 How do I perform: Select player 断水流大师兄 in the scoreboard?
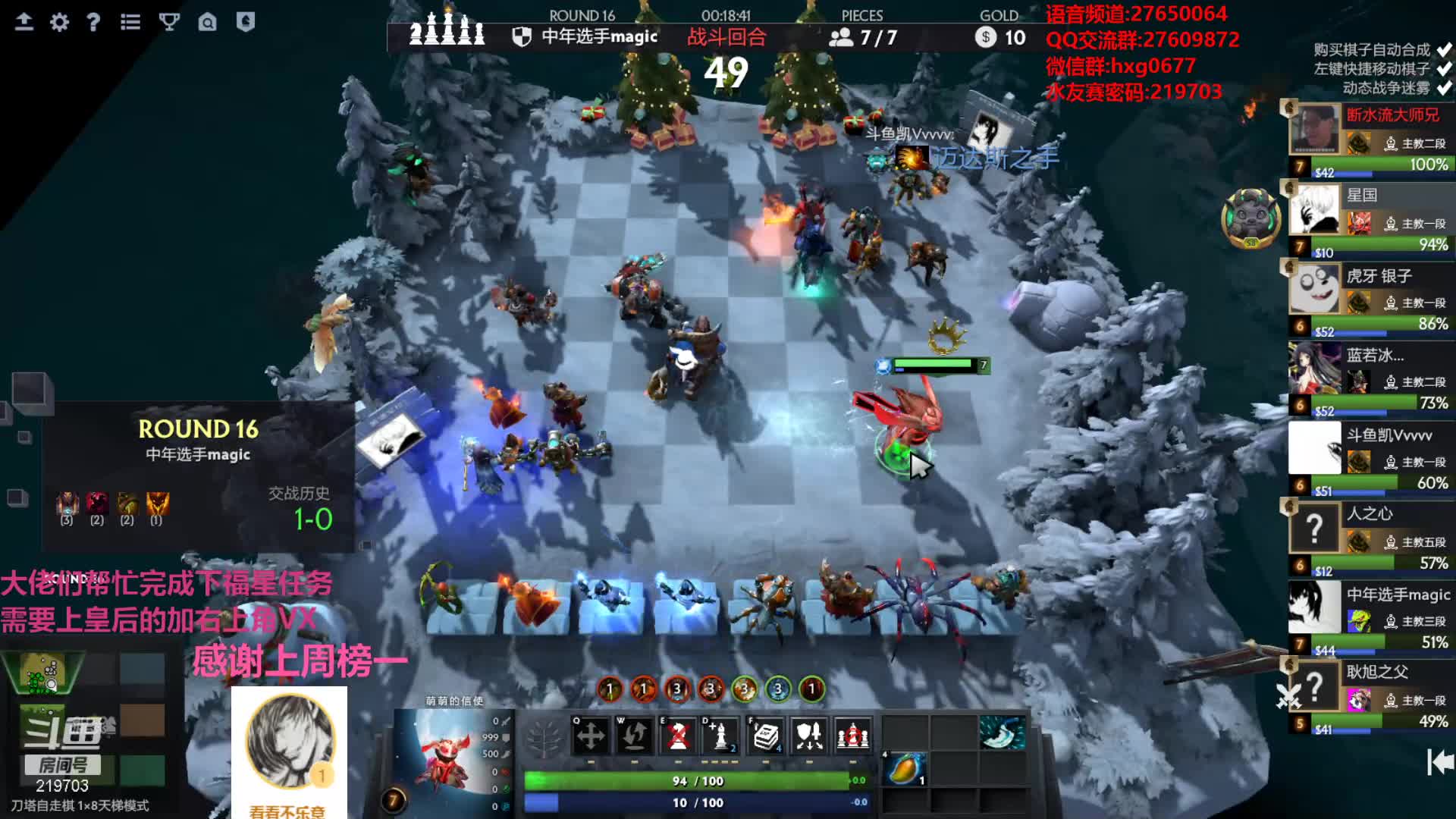pos(1371,140)
